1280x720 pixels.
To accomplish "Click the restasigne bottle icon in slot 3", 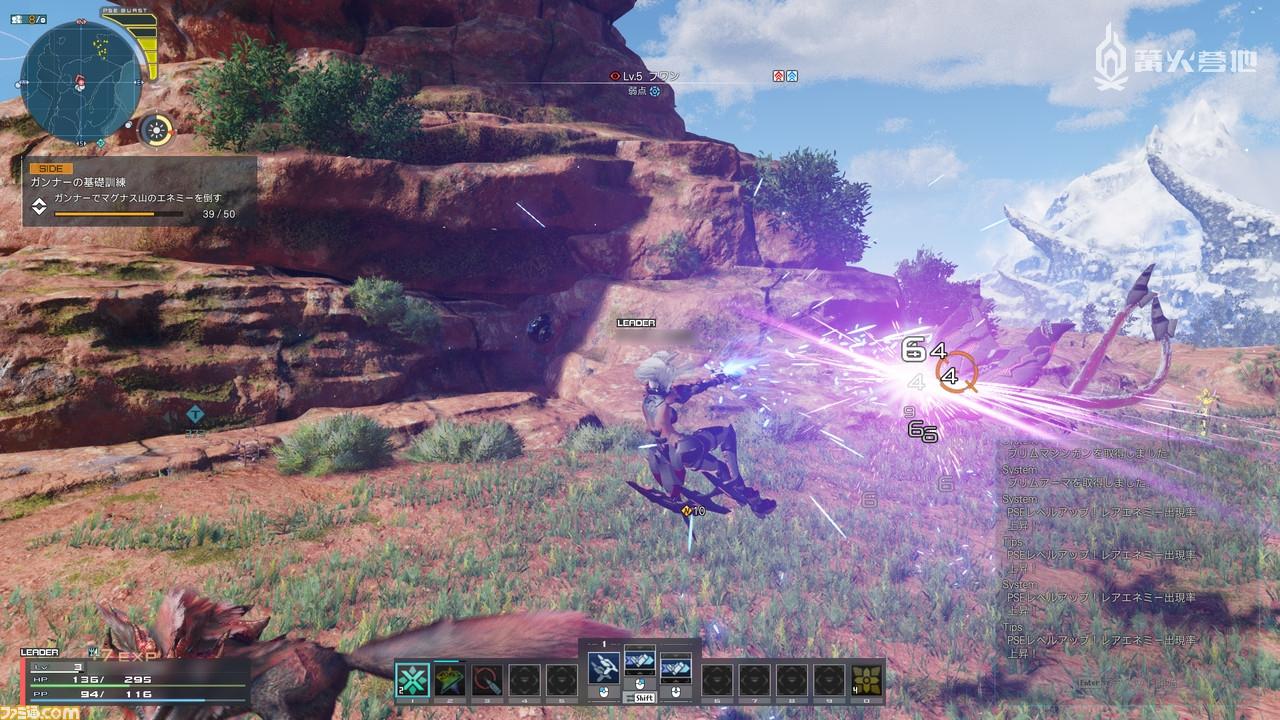I will tap(486, 678).
